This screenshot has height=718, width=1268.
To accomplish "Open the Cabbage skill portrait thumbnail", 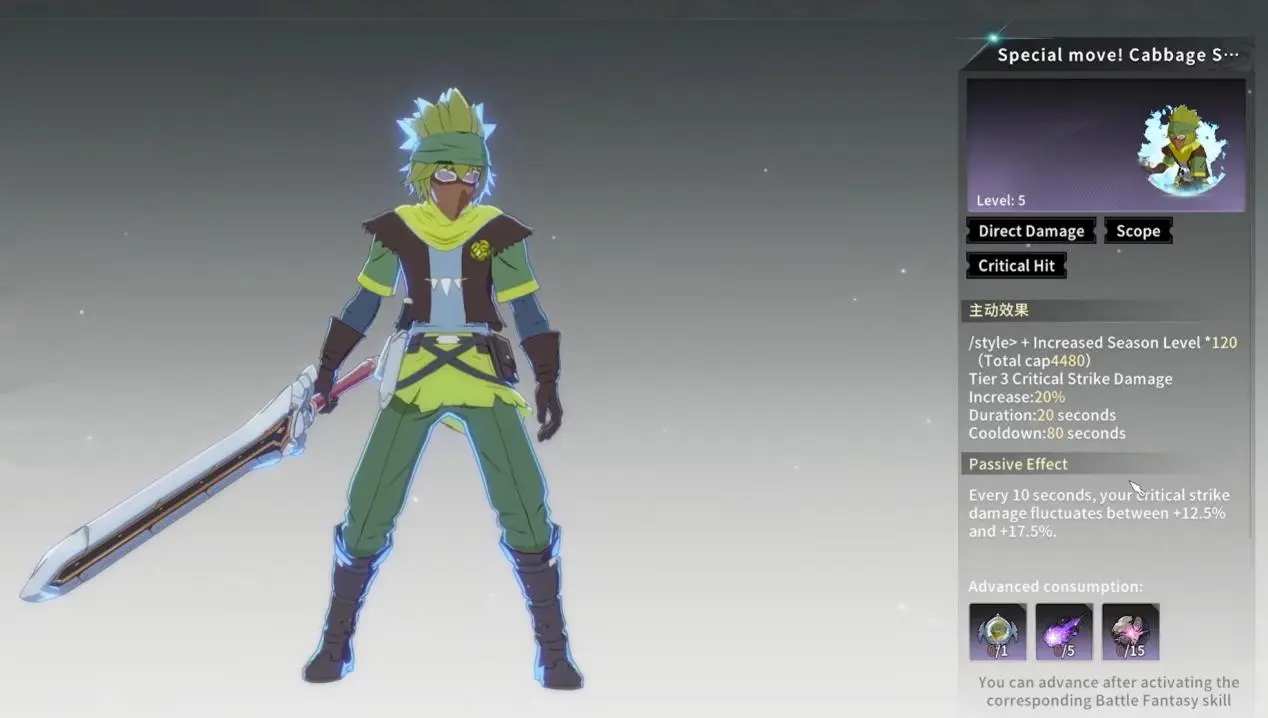I will tap(1183, 149).
